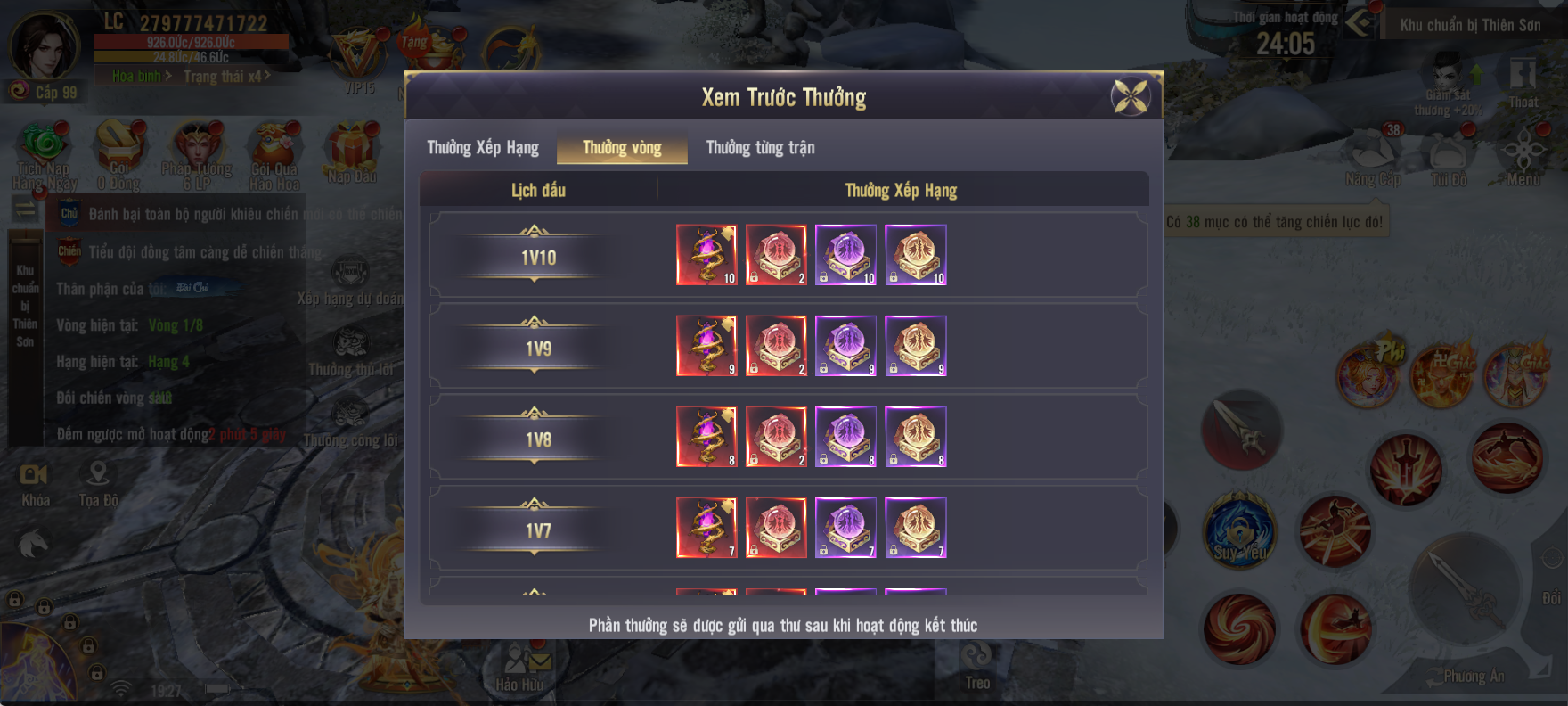Viewport: 1568px width, 706px height.
Task: Open the Pháp Tướng event icon
Action: (x=197, y=152)
